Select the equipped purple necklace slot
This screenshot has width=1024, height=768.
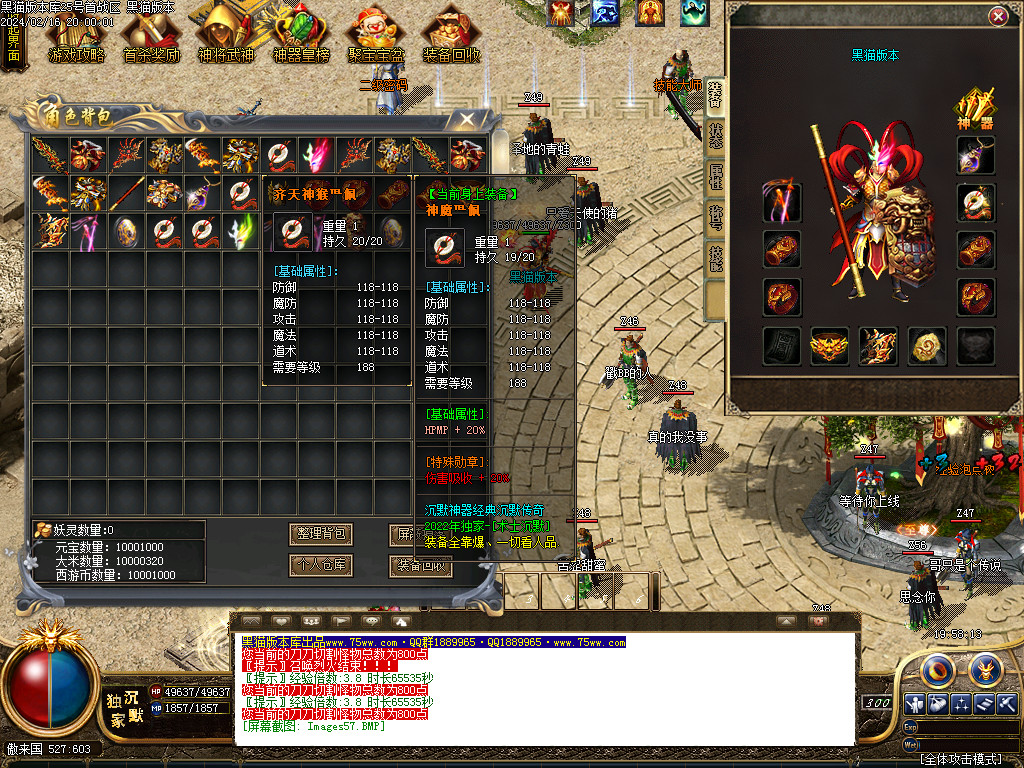coord(975,155)
